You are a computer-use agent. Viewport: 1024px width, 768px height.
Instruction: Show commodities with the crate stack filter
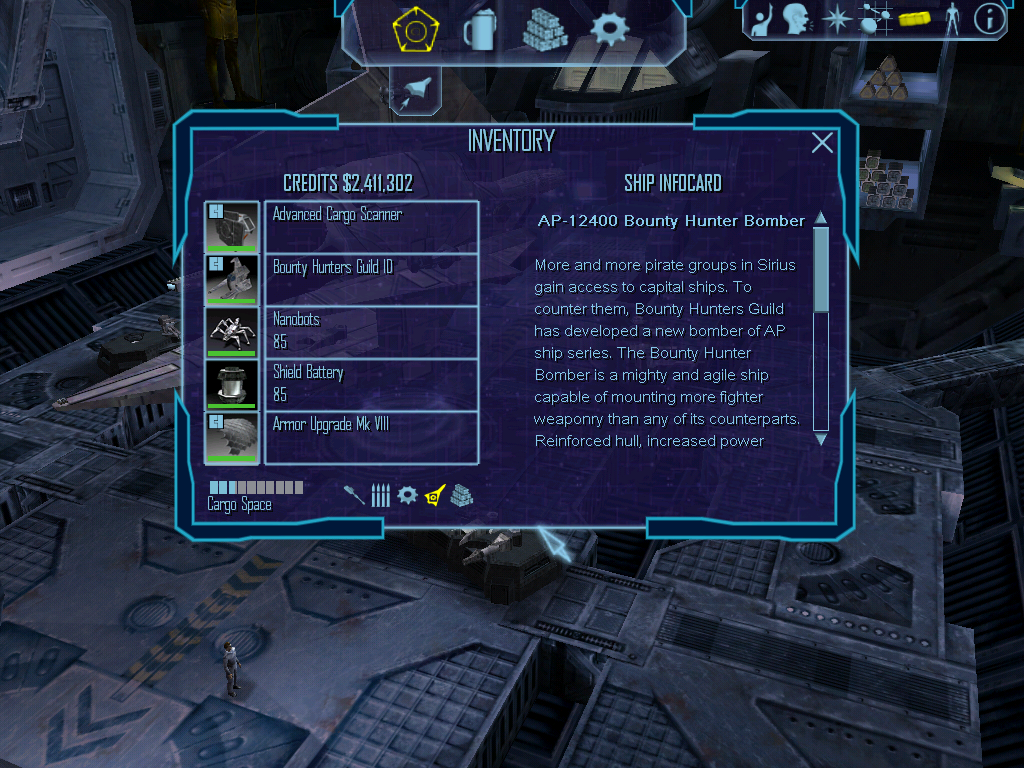(461, 495)
